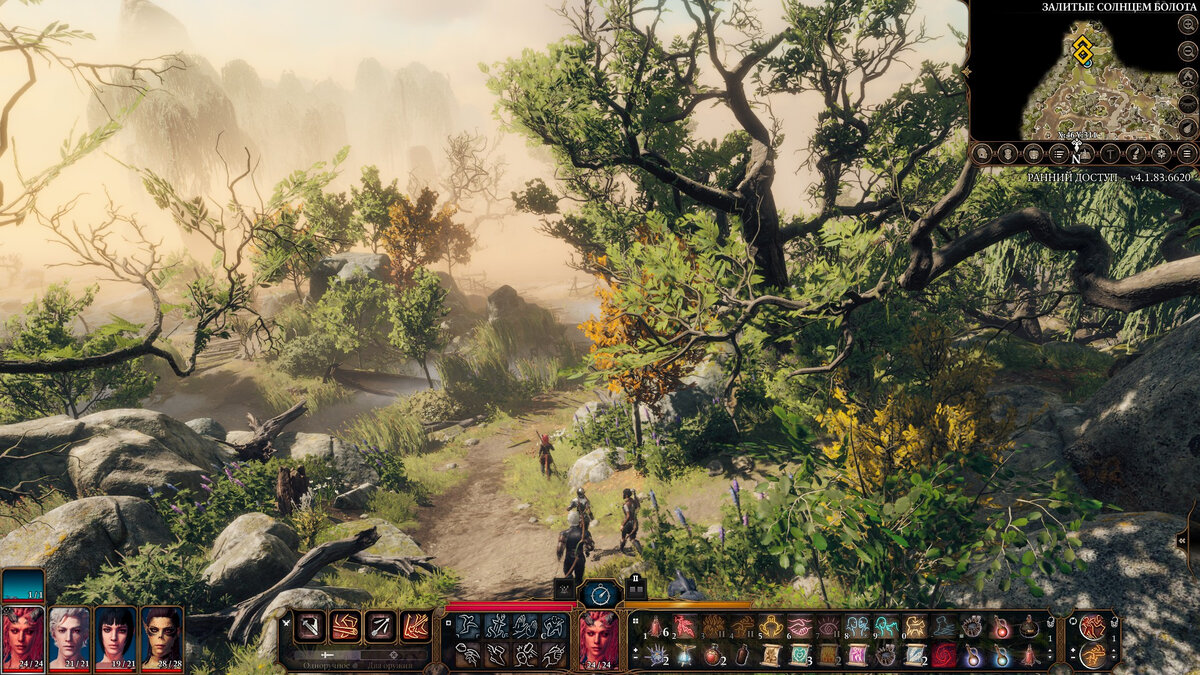Use the main-hand melee weapon attack
The image size is (1200, 675).
310,626
